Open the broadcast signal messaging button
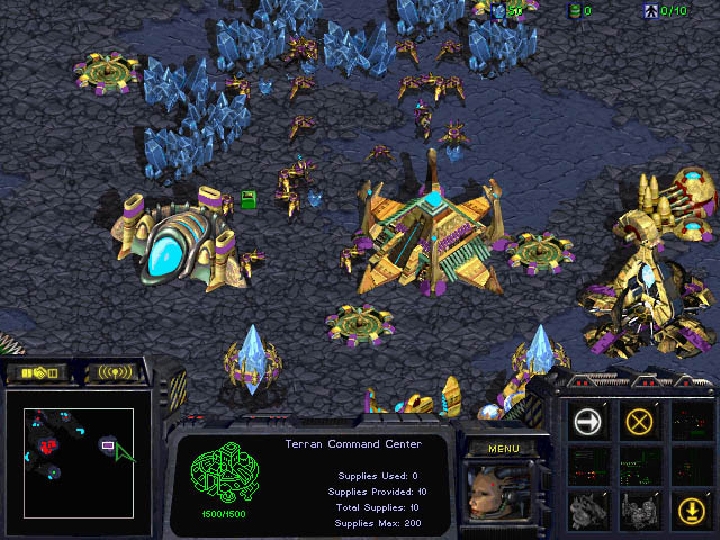This screenshot has height=540, width=720. click(111, 374)
